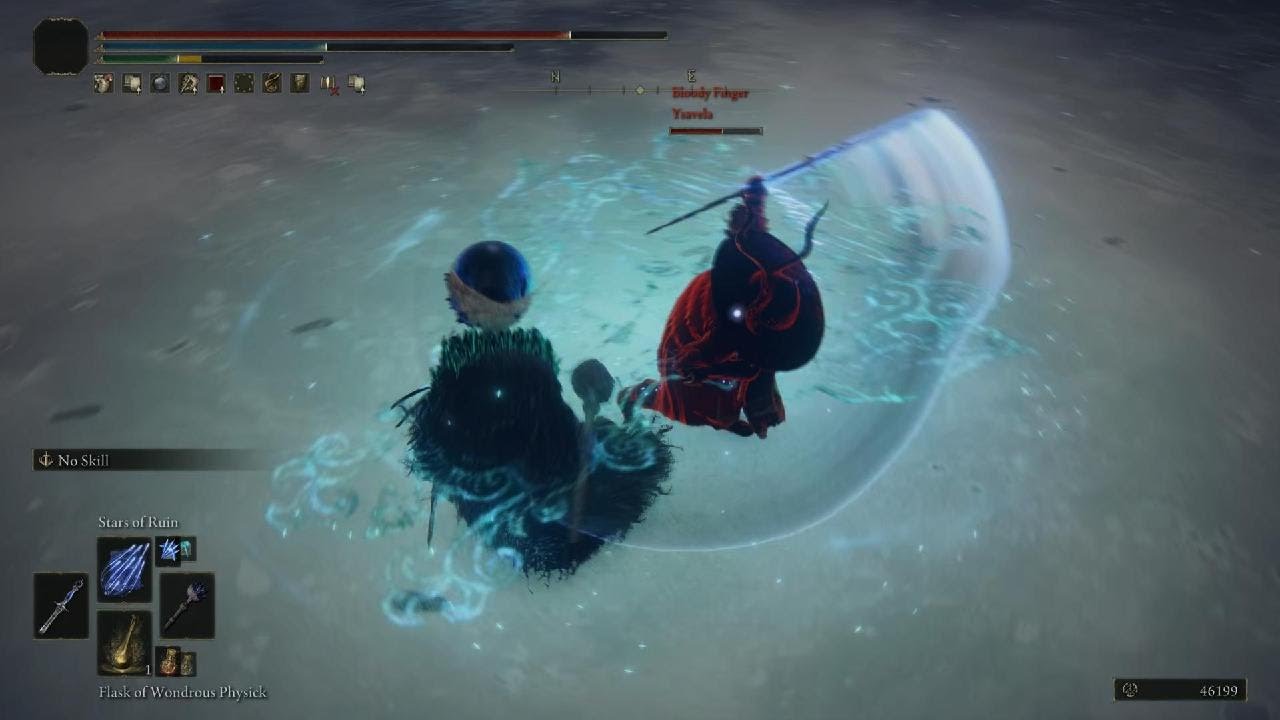Click the compass bar at top
Image resolution: width=1280 pixels, height=720 pixels.
pos(638,90)
